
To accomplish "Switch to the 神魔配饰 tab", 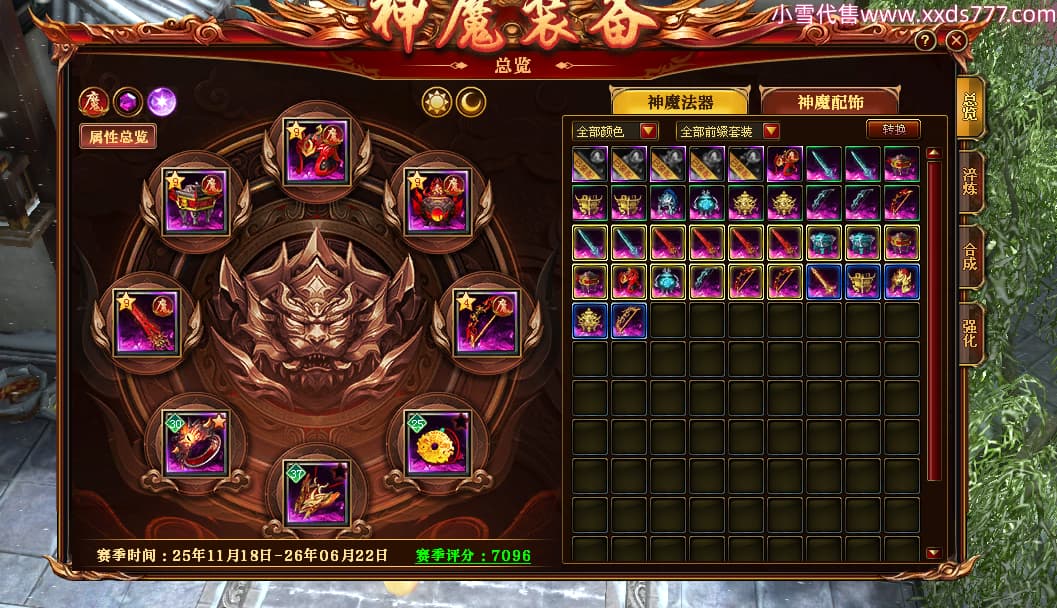I will tap(830, 102).
